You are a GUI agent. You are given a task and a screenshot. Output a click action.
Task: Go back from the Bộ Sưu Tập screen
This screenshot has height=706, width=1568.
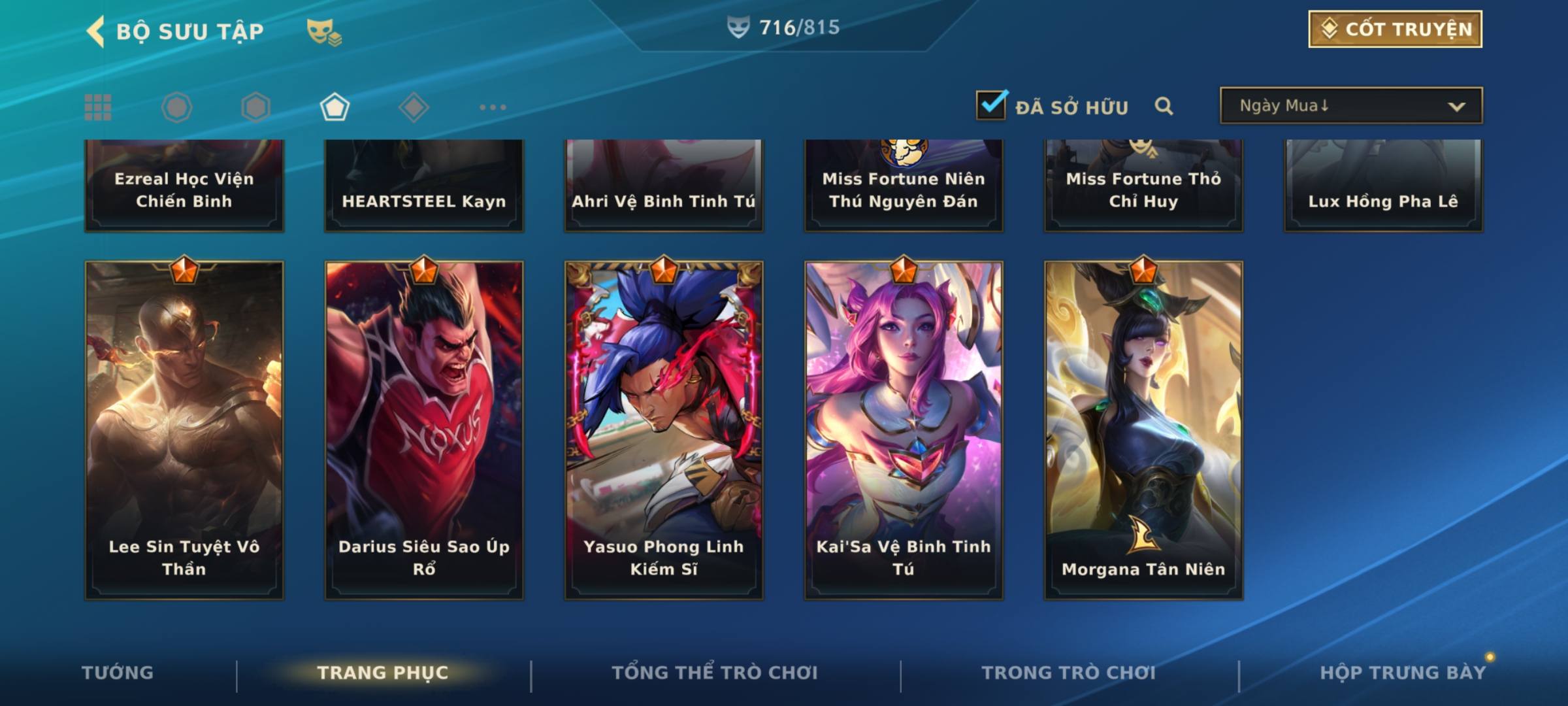[96, 31]
